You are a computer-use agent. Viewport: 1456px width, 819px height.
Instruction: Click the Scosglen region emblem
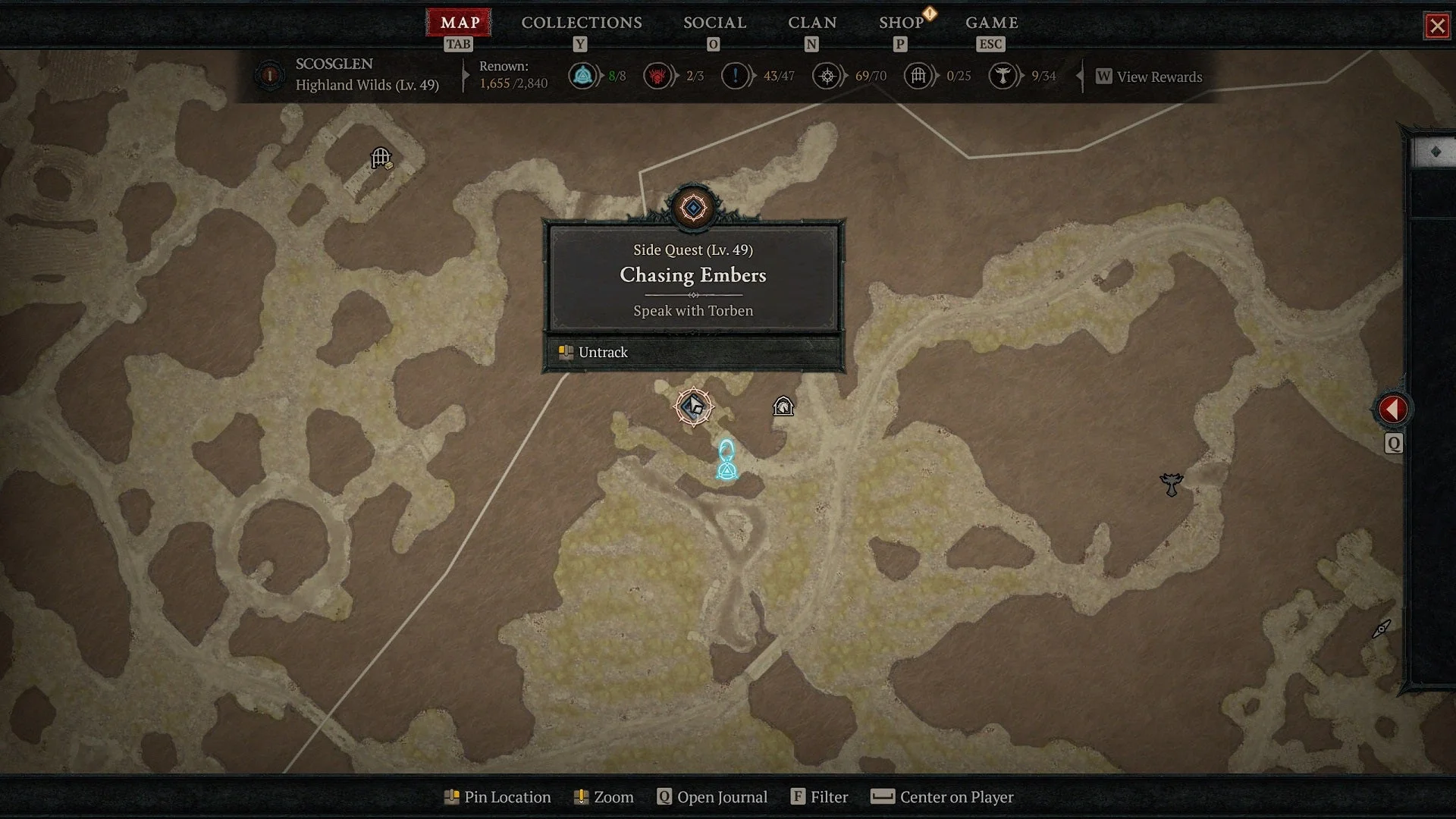tap(270, 76)
